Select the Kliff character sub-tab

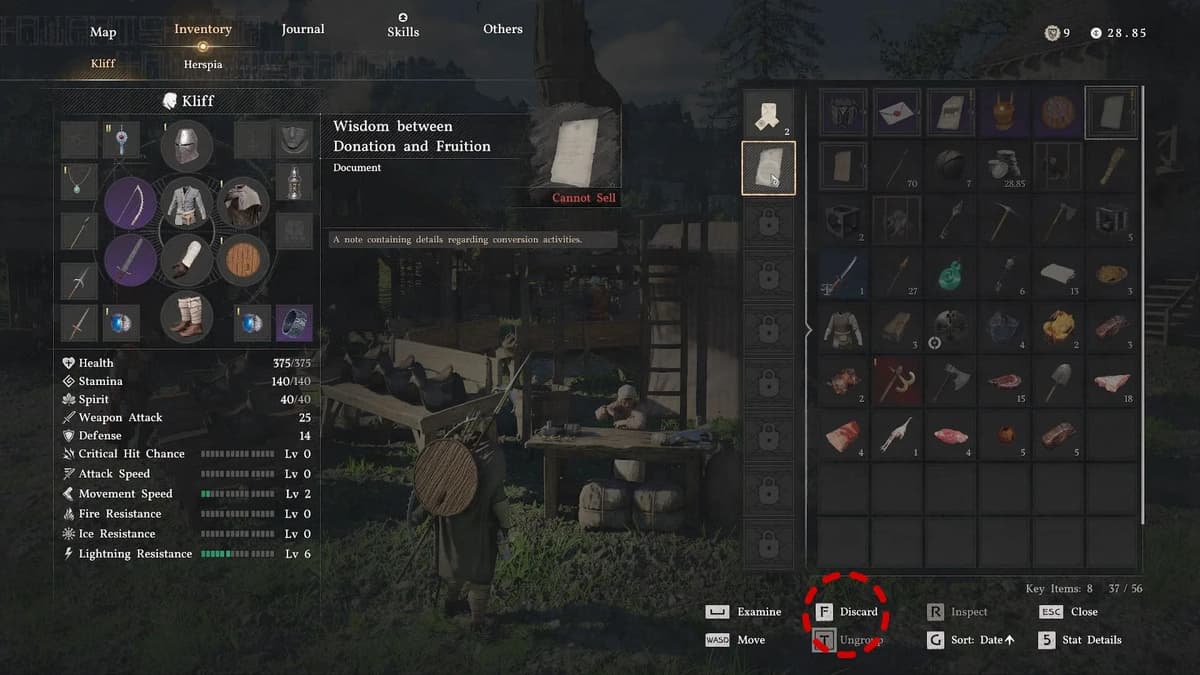pos(103,63)
